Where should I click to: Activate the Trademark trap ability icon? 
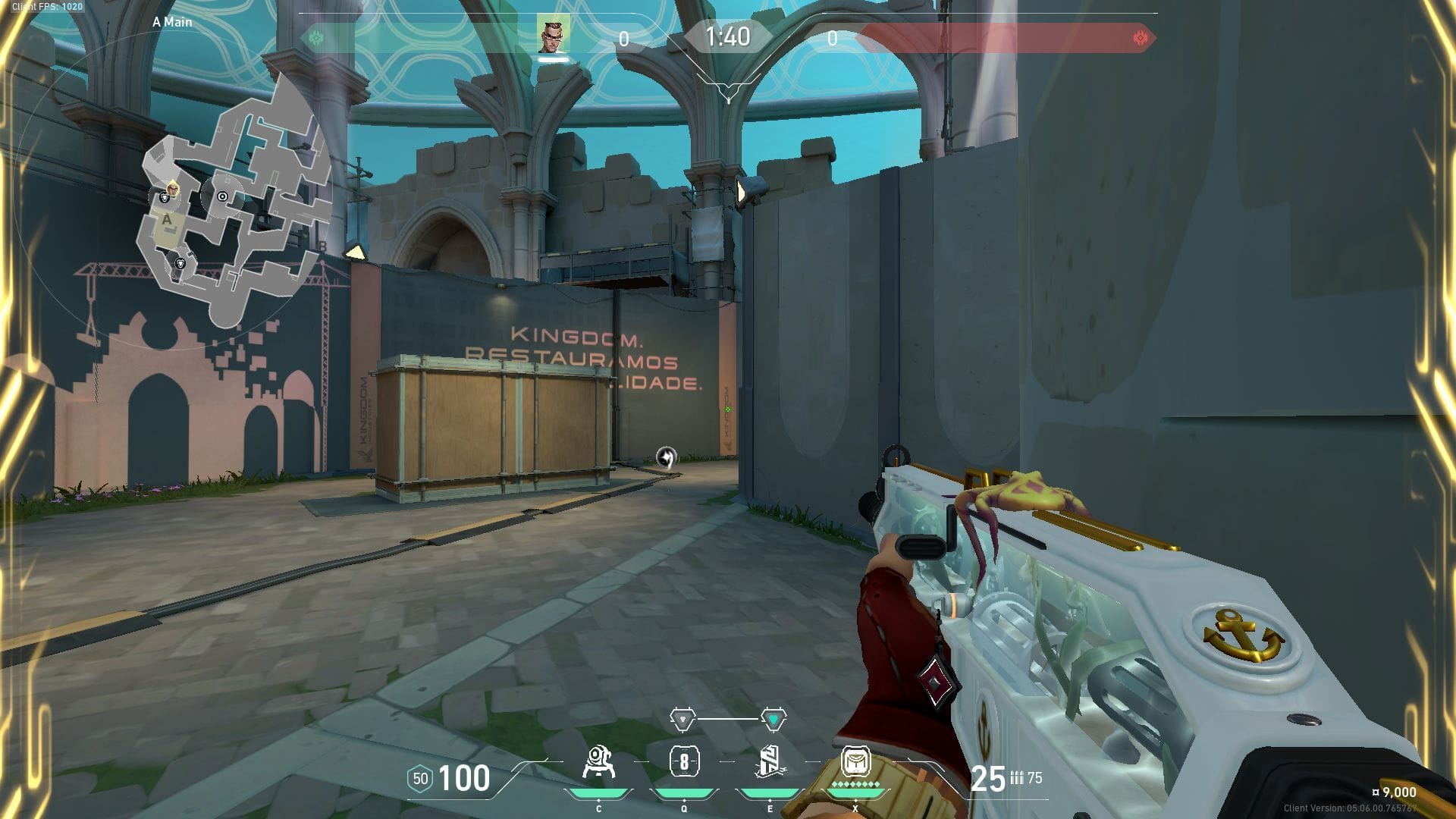[598, 763]
